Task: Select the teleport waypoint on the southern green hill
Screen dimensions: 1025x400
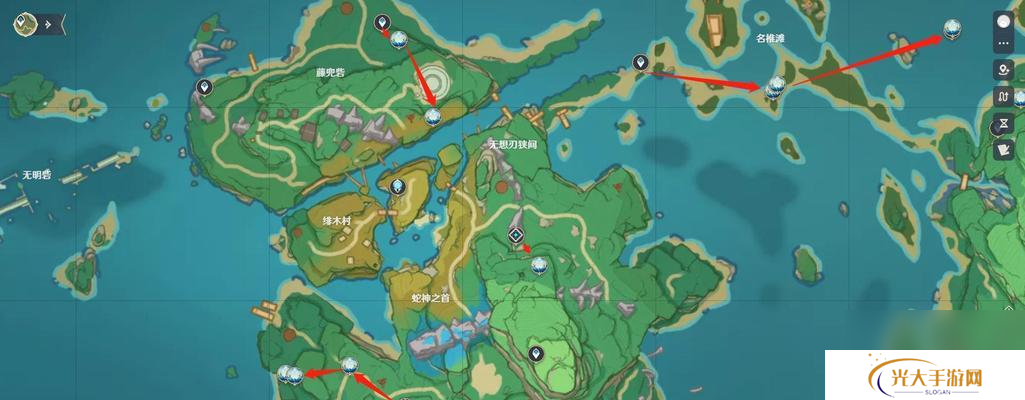Action: pos(536,353)
